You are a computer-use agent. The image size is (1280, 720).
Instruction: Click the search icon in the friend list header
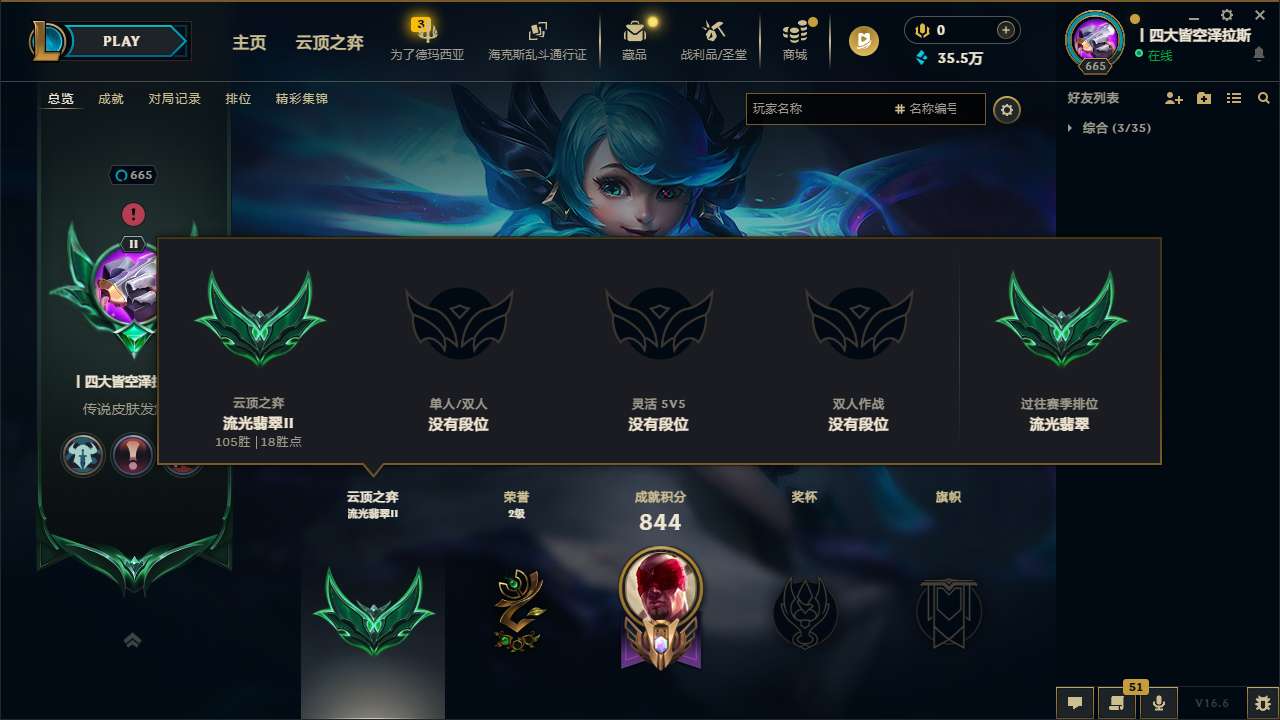pyautogui.click(x=1263, y=98)
